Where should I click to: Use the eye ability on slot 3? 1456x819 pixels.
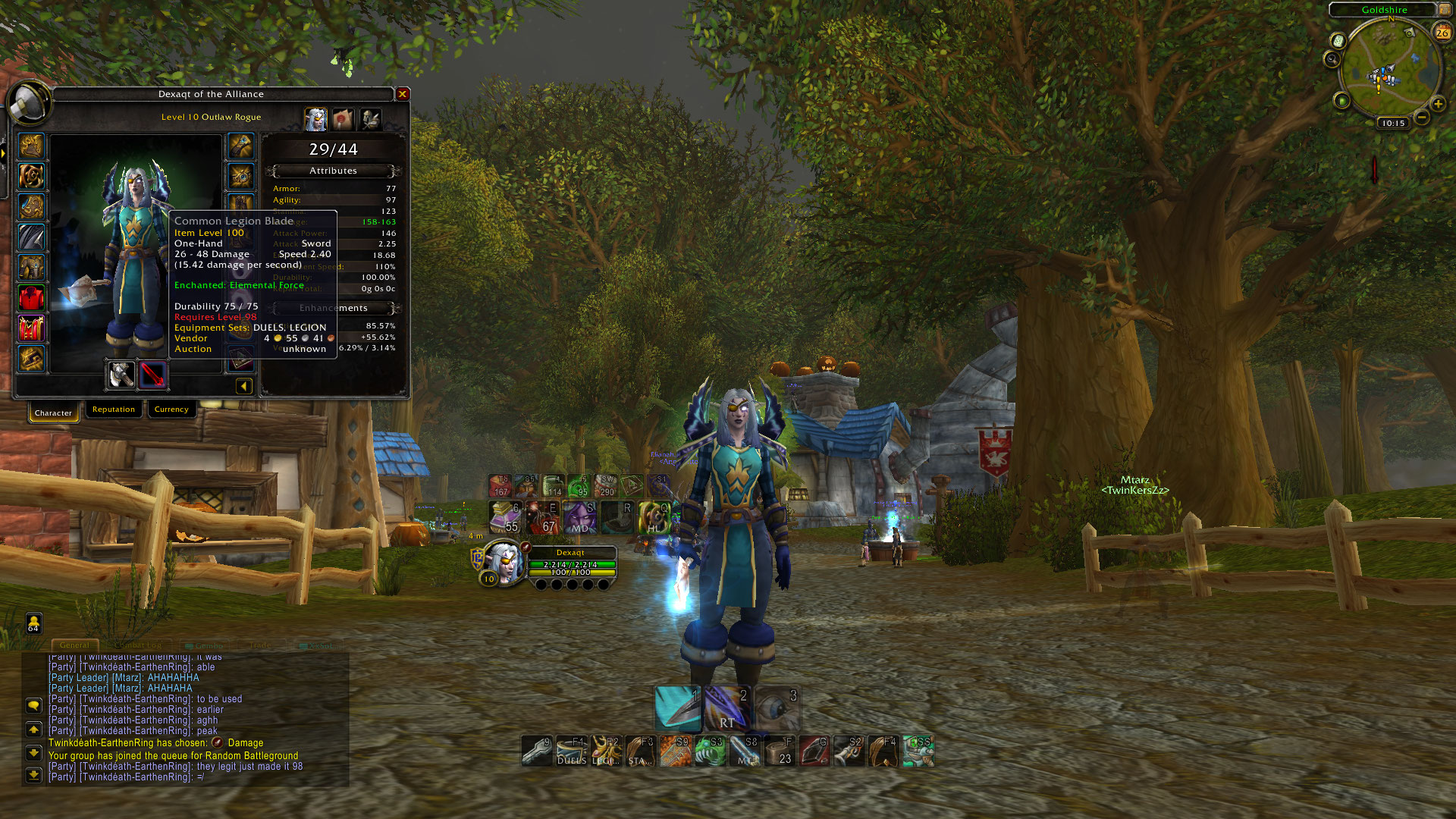pos(776,709)
